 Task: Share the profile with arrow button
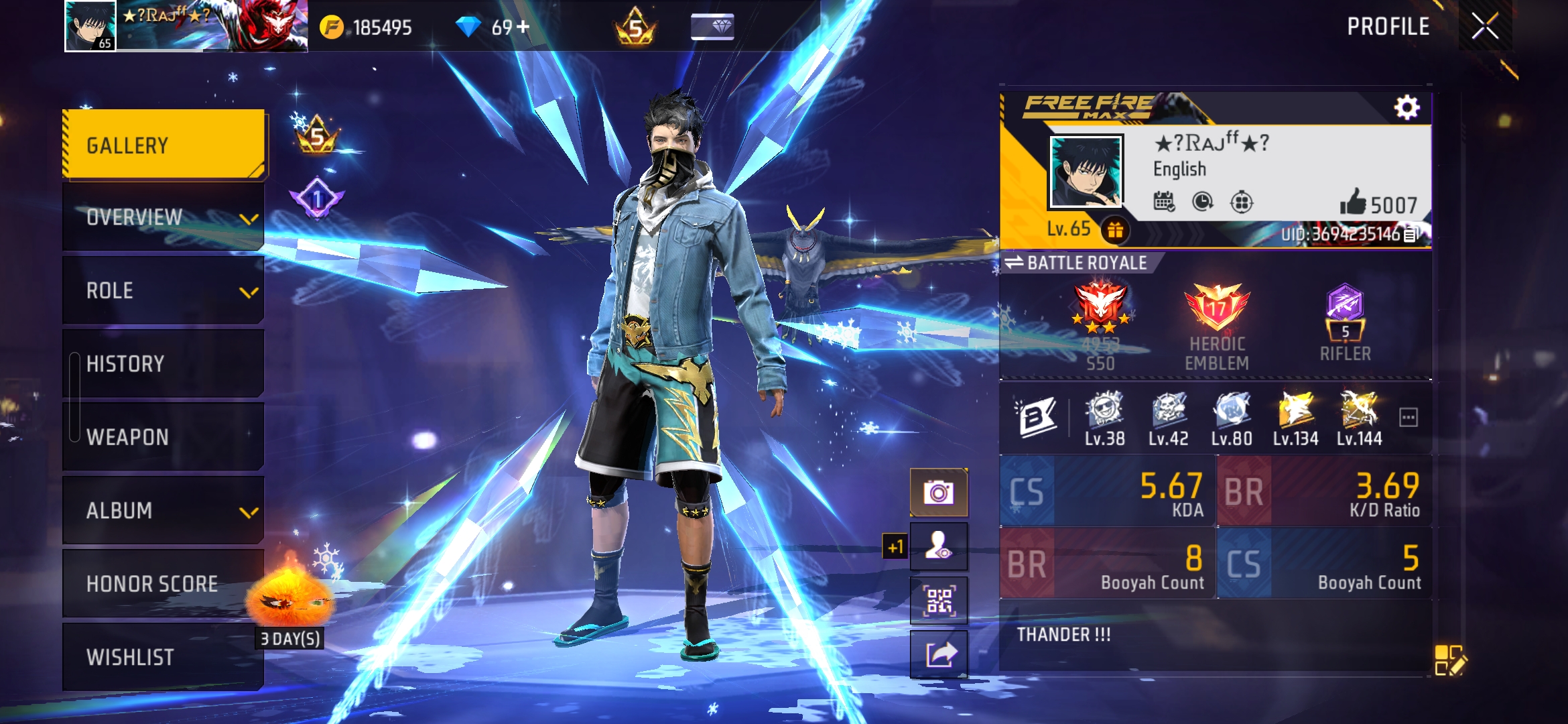(938, 654)
